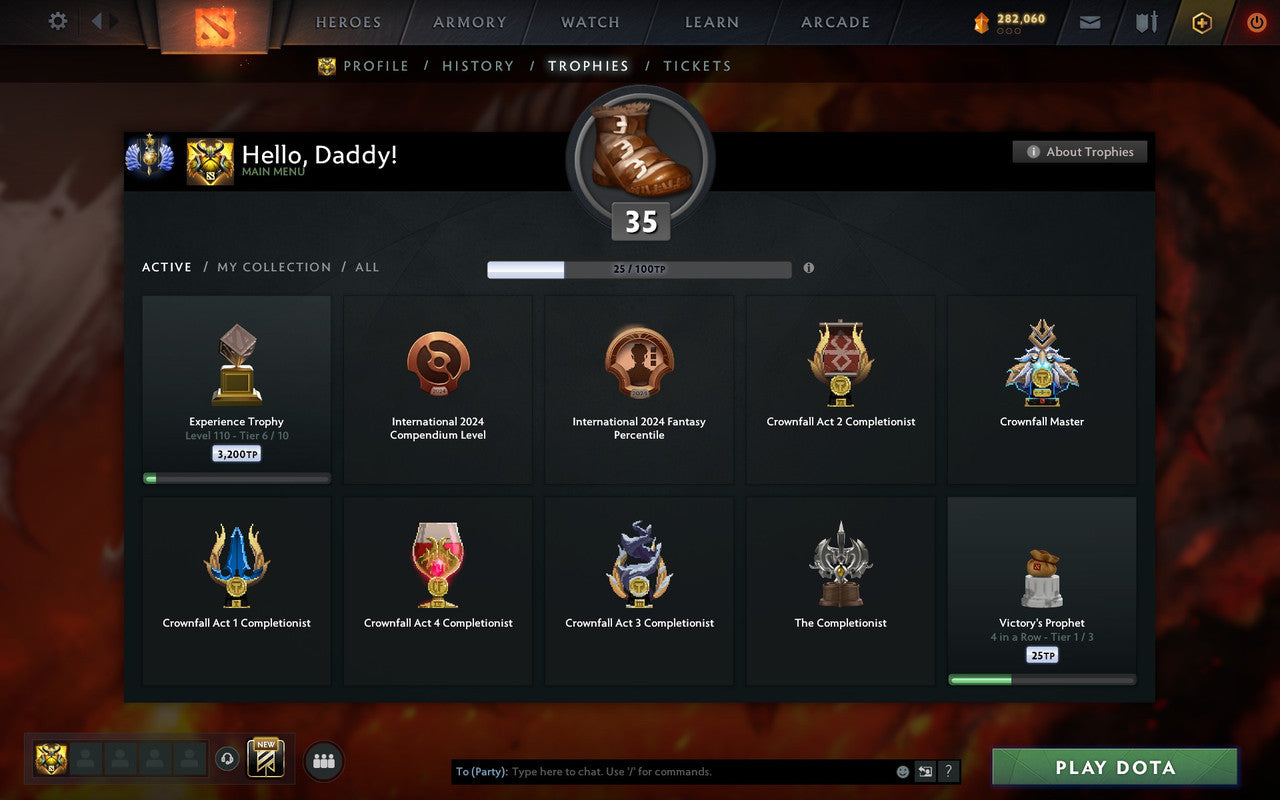Open the HISTORY tab
Image resolution: width=1280 pixels, height=800 pixels.
478,65
